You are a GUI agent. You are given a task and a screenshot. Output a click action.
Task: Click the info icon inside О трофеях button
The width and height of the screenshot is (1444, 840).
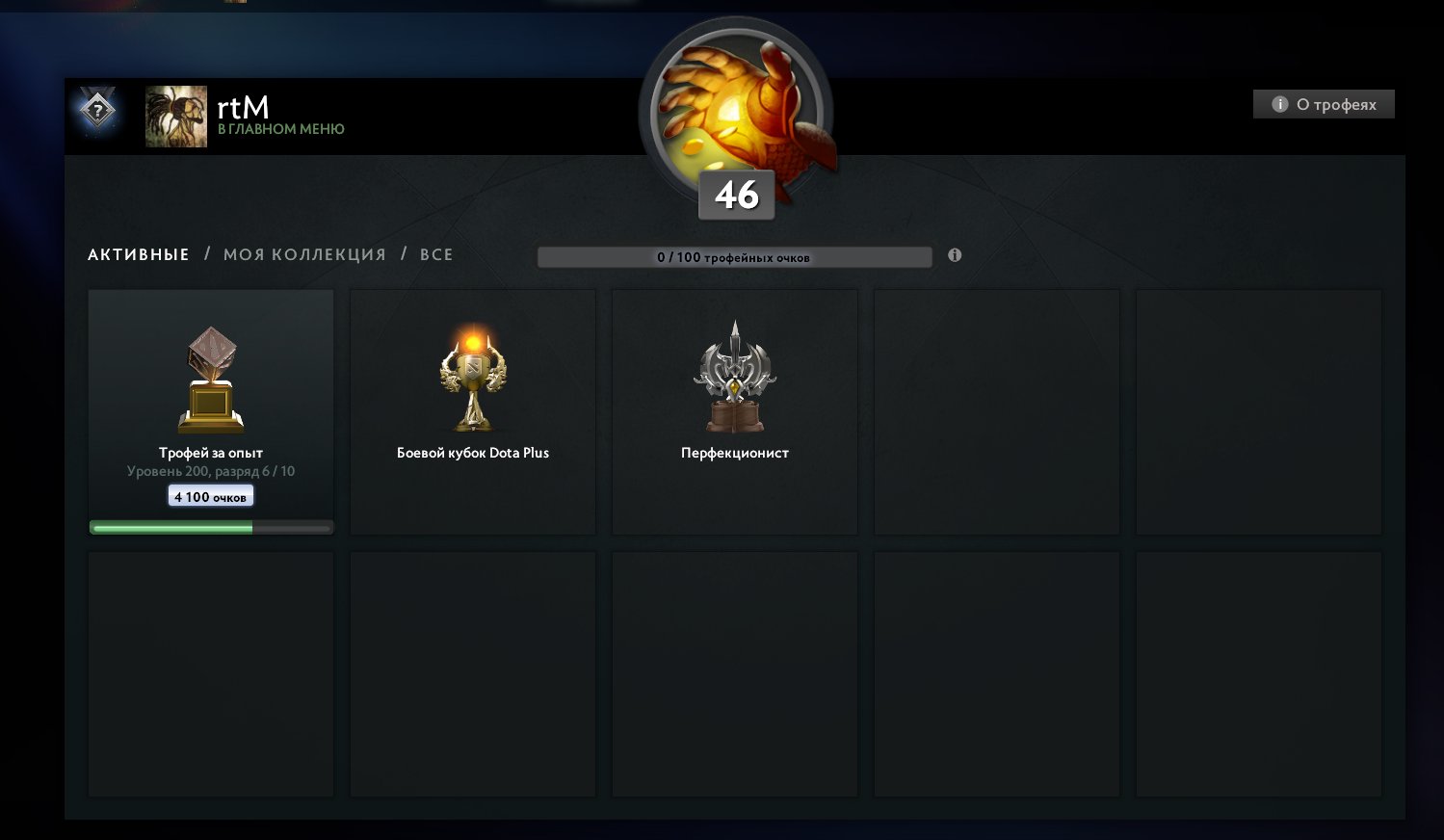(1278, 103)
